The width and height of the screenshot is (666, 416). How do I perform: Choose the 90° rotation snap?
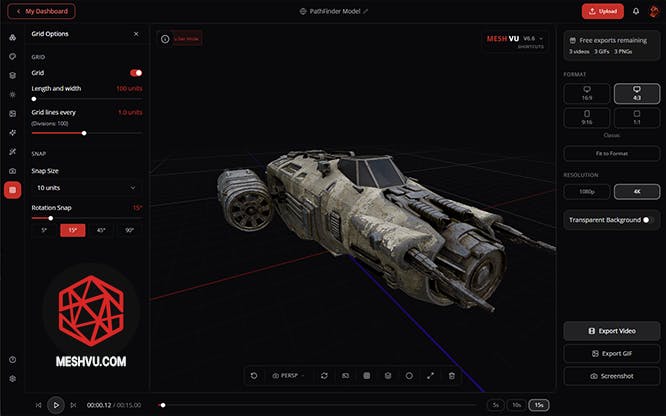[129, 230]
